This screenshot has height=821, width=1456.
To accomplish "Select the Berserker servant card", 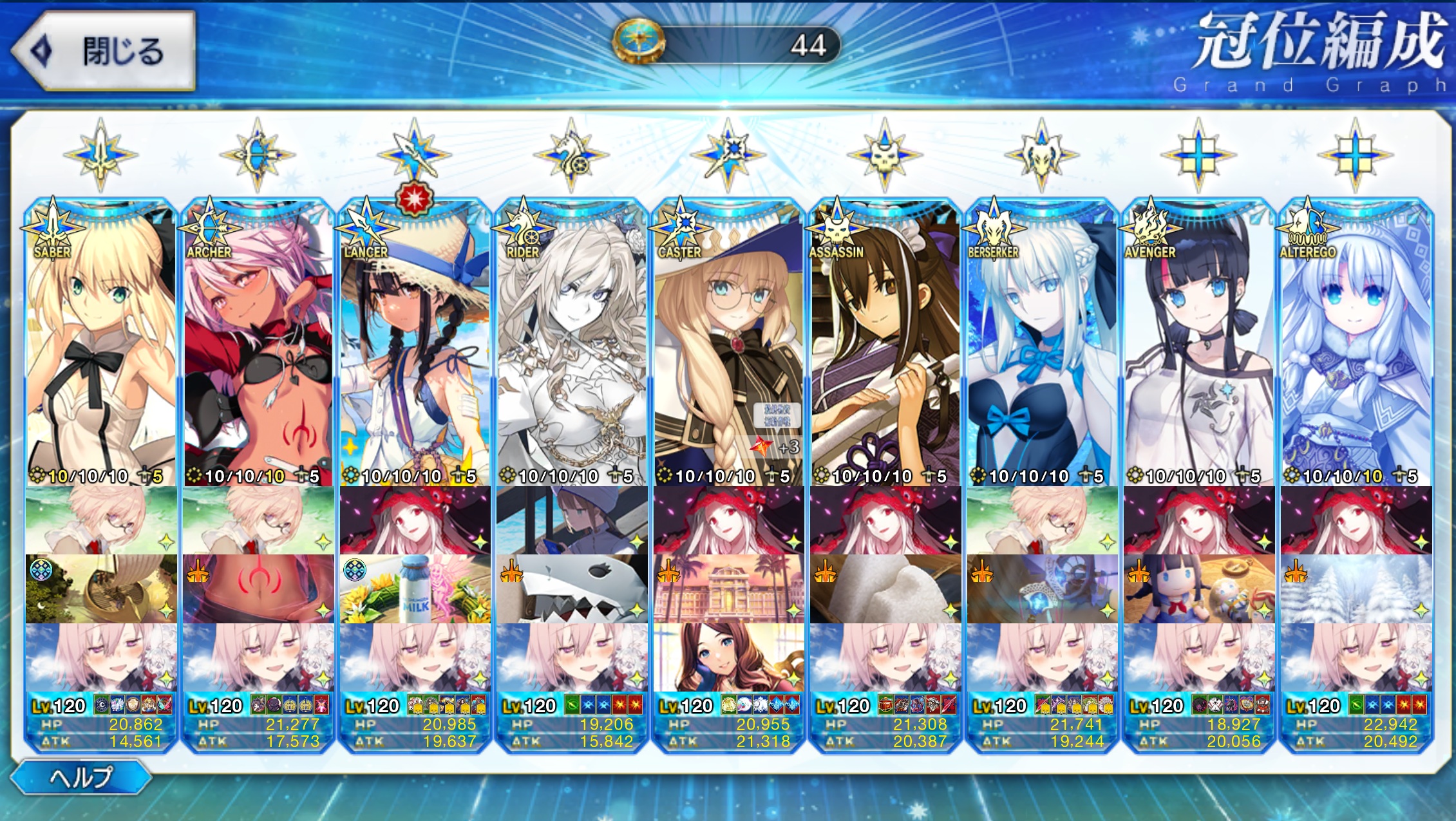I will 1042,348.
